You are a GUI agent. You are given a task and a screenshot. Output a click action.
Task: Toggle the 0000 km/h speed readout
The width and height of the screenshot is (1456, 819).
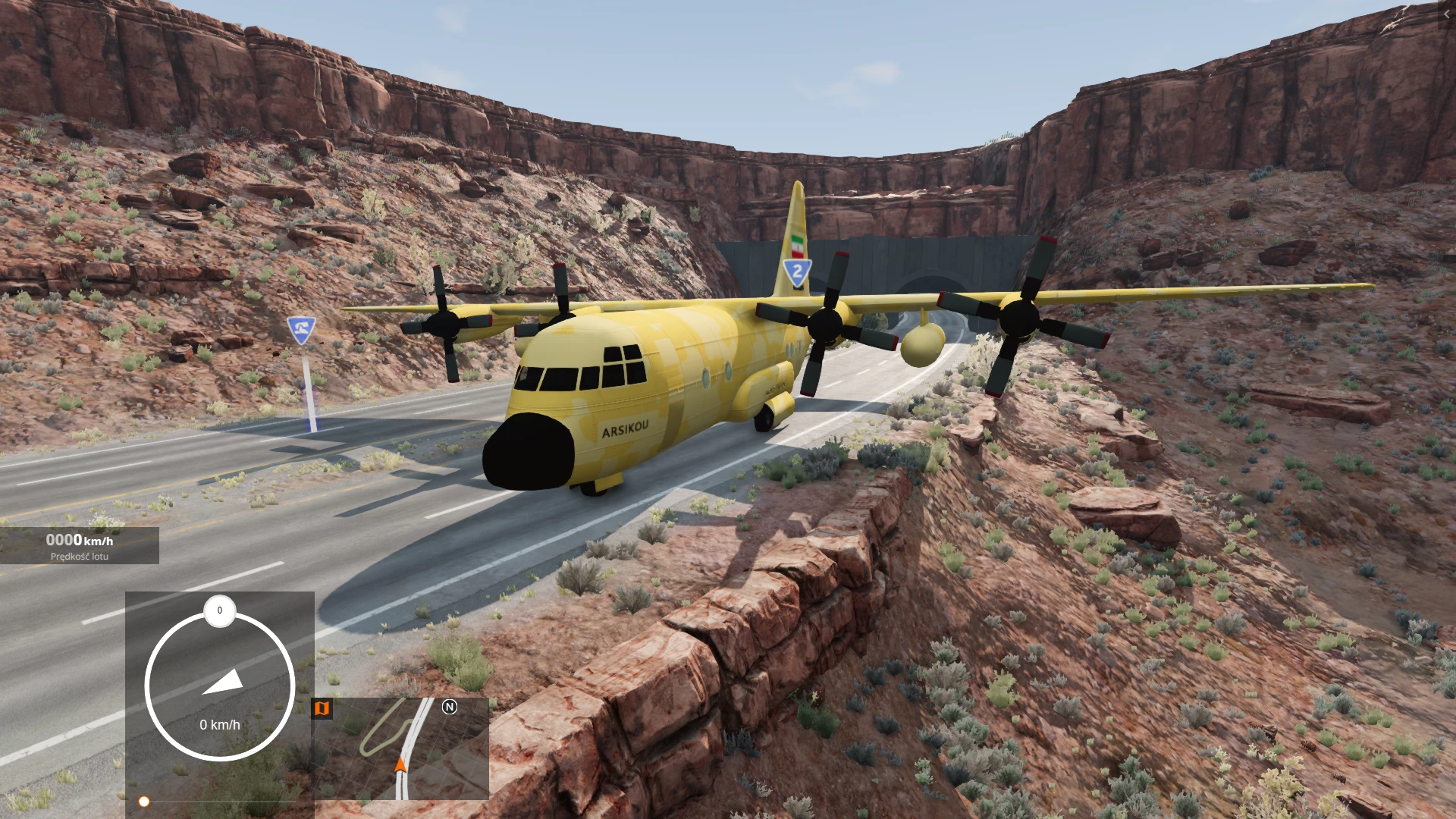click(78, 540)
